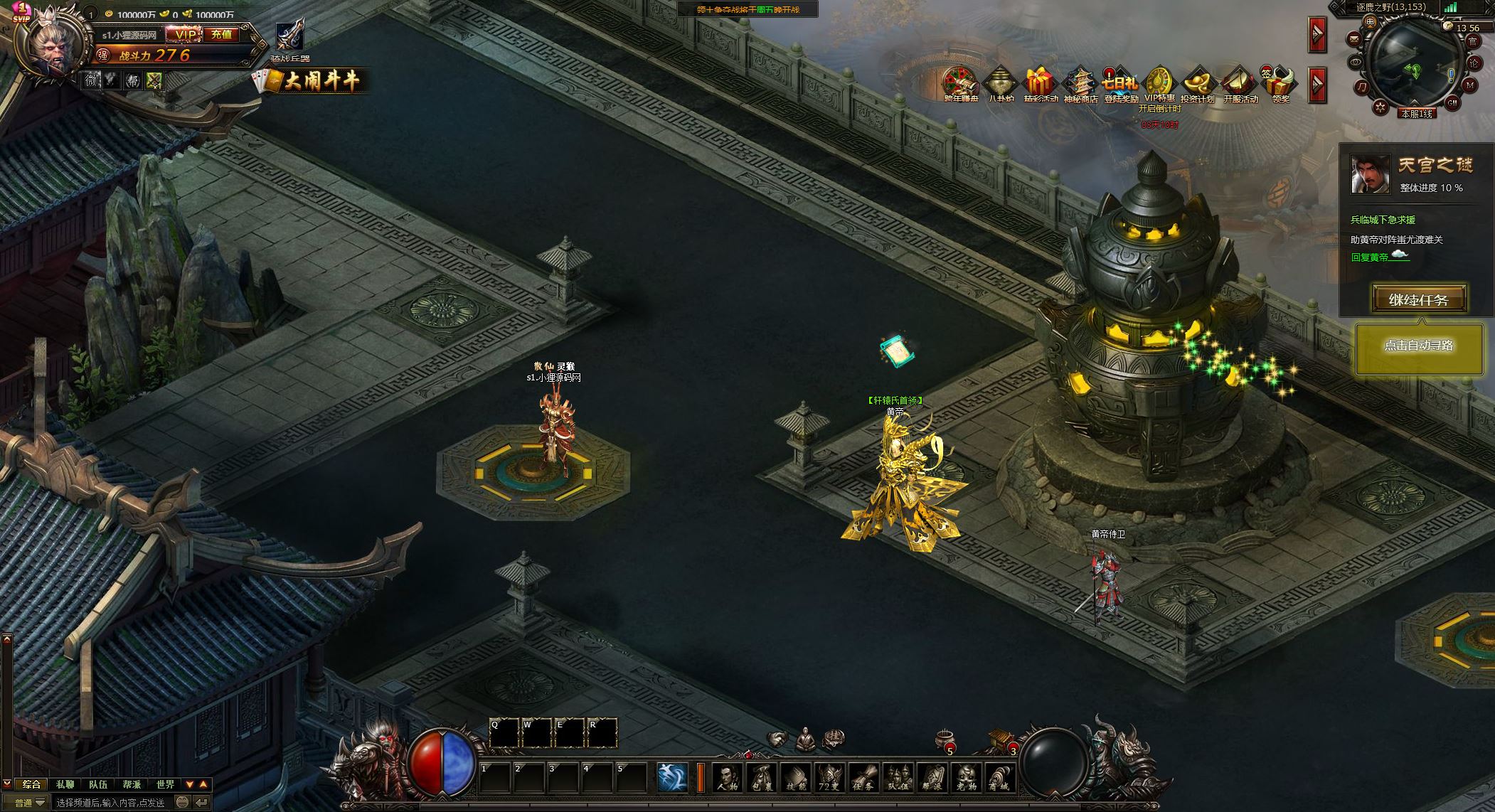Follow the 回复黄帝 quest link
The width and height of the screenshot is (1495, 812).
point(1369,257)
